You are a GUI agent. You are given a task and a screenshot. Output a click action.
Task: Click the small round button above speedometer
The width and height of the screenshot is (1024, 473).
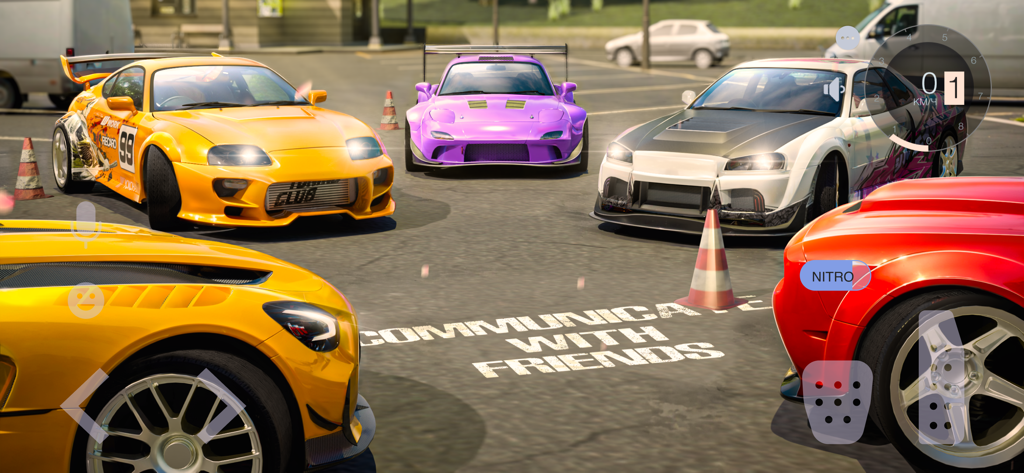click(847, 39)
